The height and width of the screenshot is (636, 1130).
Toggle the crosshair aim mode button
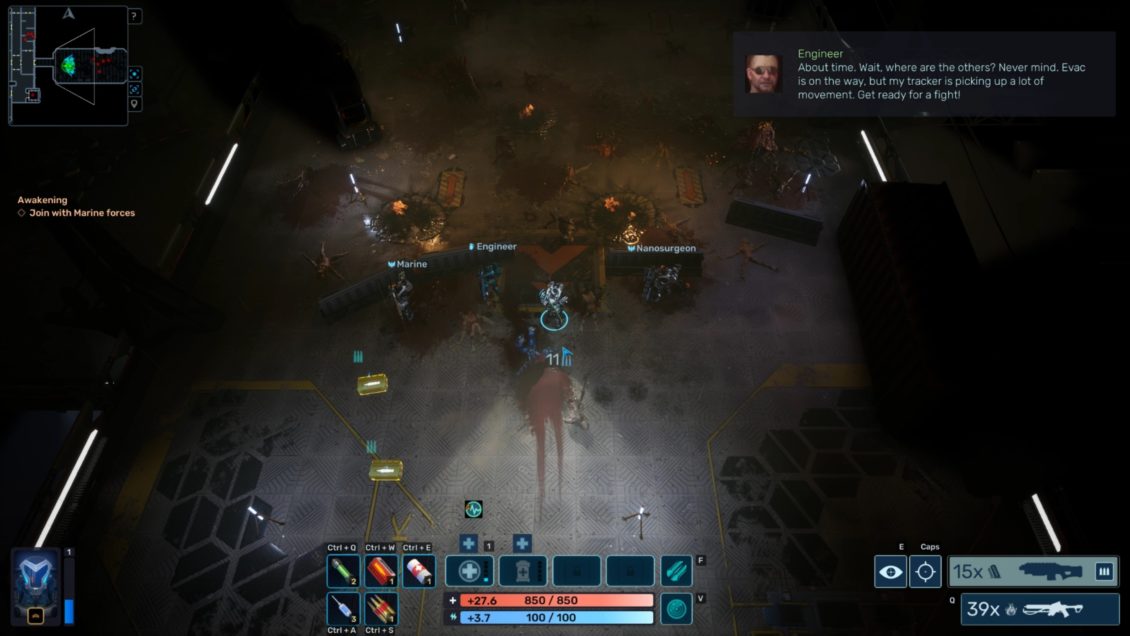(925, 572)
